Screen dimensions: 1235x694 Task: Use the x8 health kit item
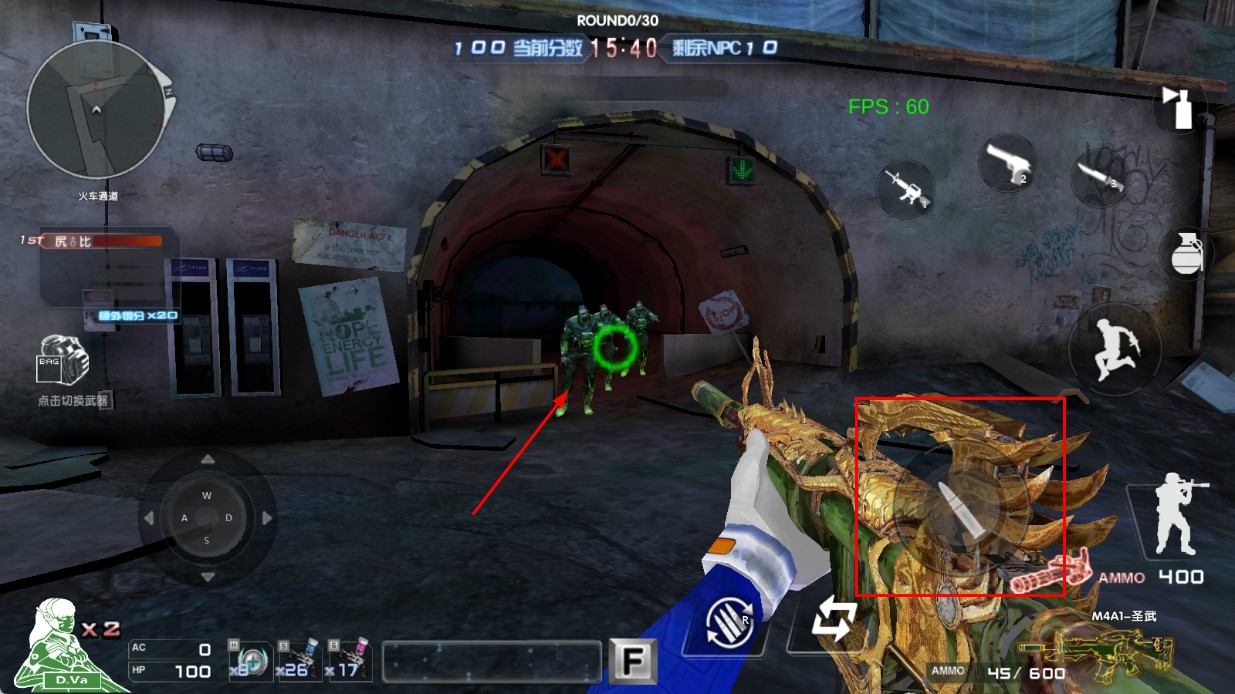pyautogui.click(x=249, y=660)
